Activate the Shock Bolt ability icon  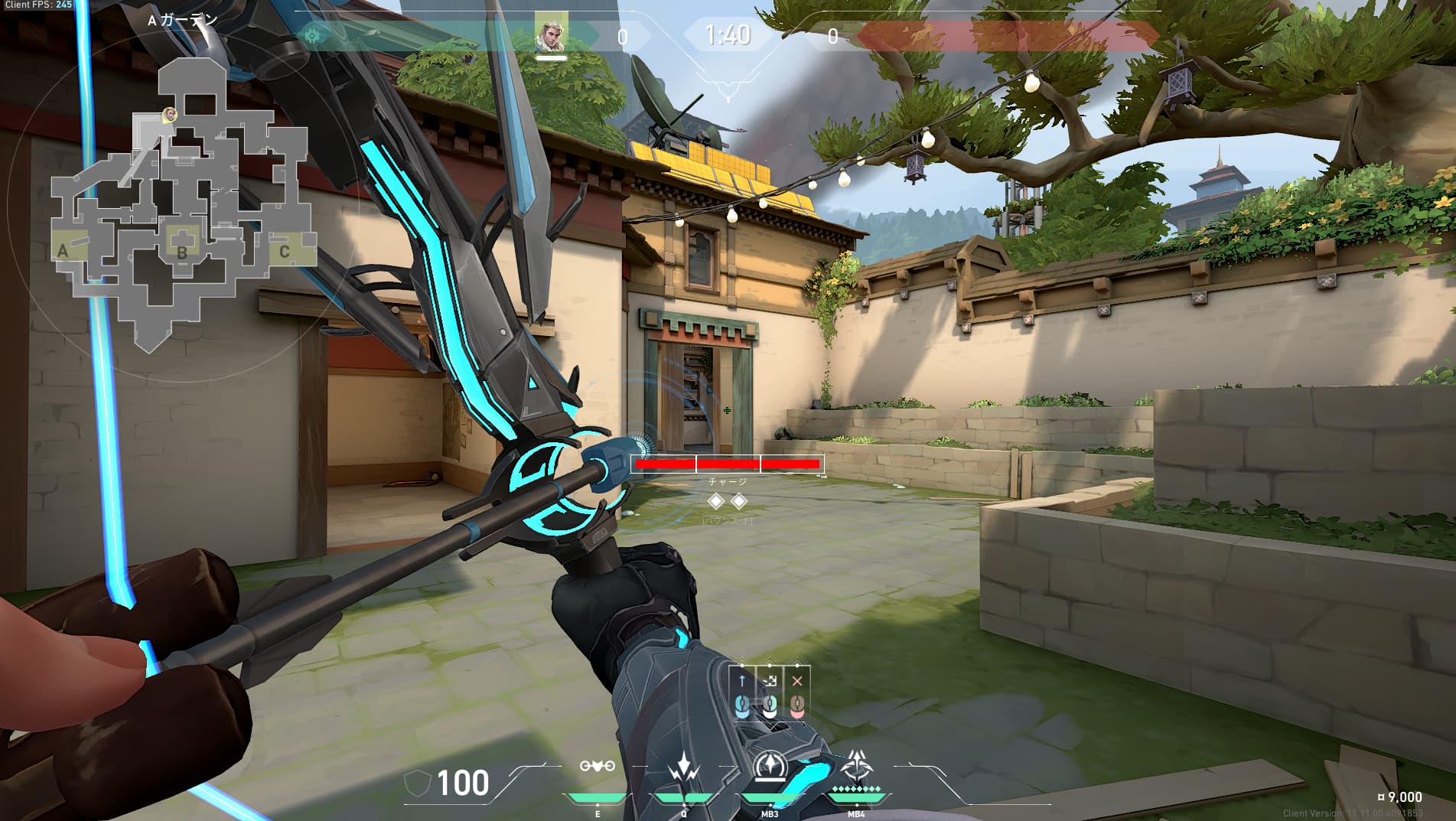[682, 768]
